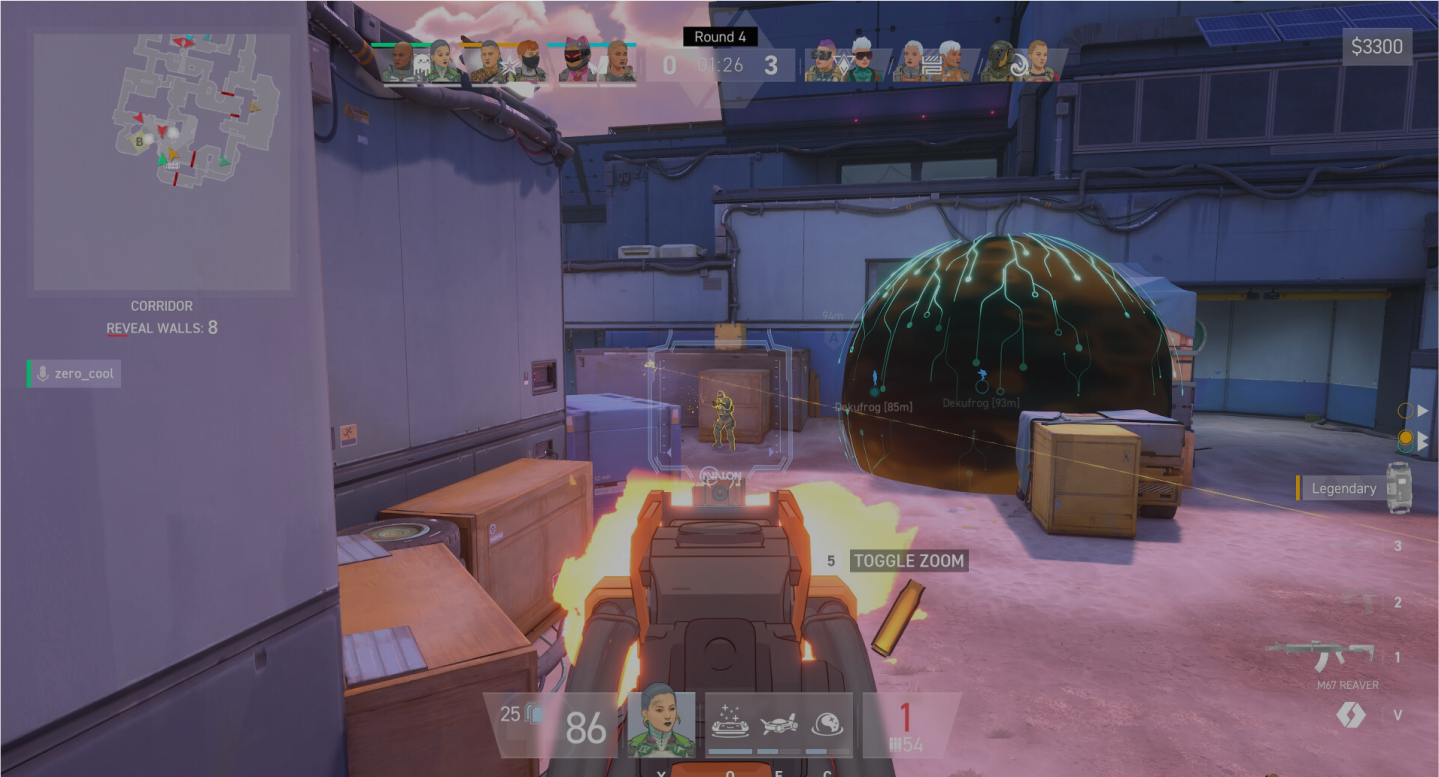The width and height of the screenshot is (1439, 777).
Task: Click the Legendary item label
Action: pos(1345,488)
